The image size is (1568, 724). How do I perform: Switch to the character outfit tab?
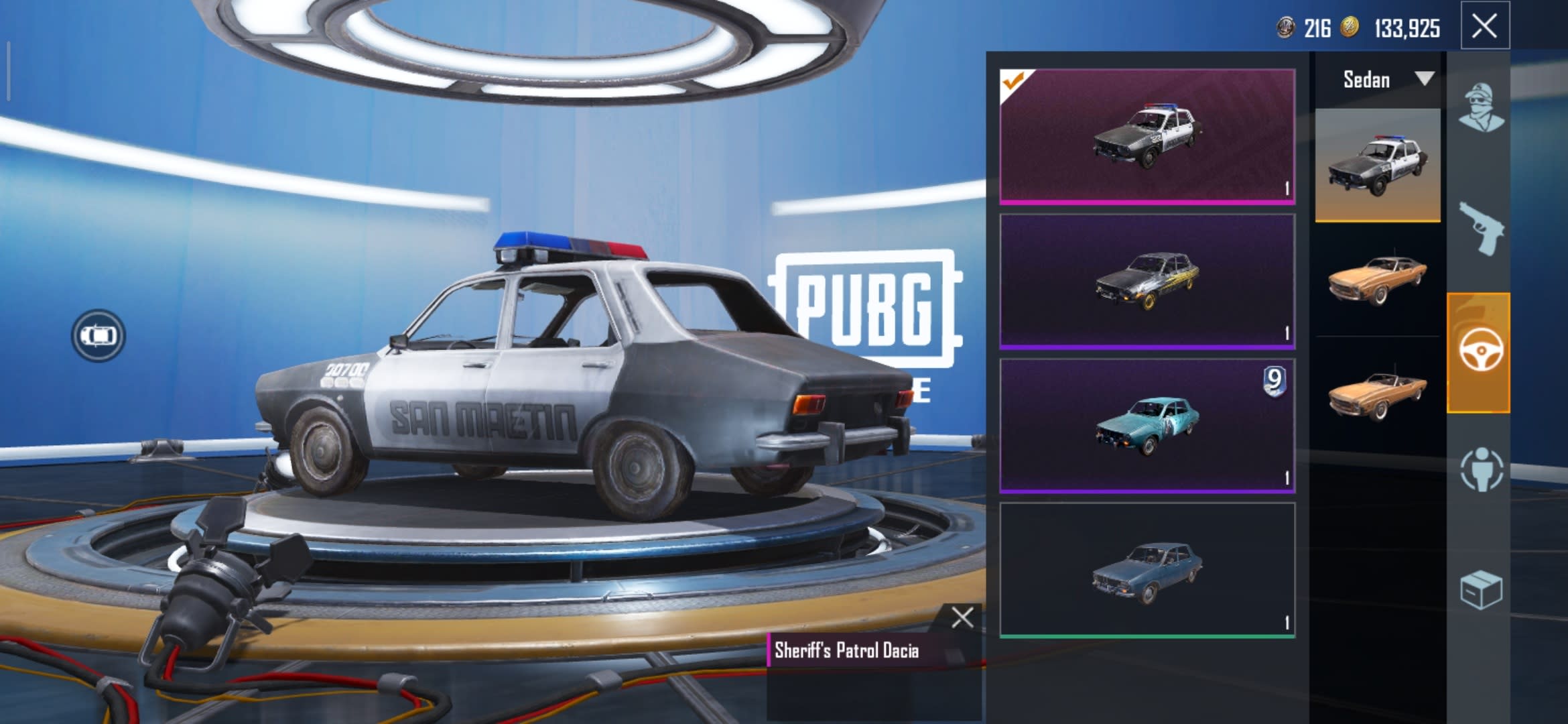pyautogui.click(x=1480, y=107)
